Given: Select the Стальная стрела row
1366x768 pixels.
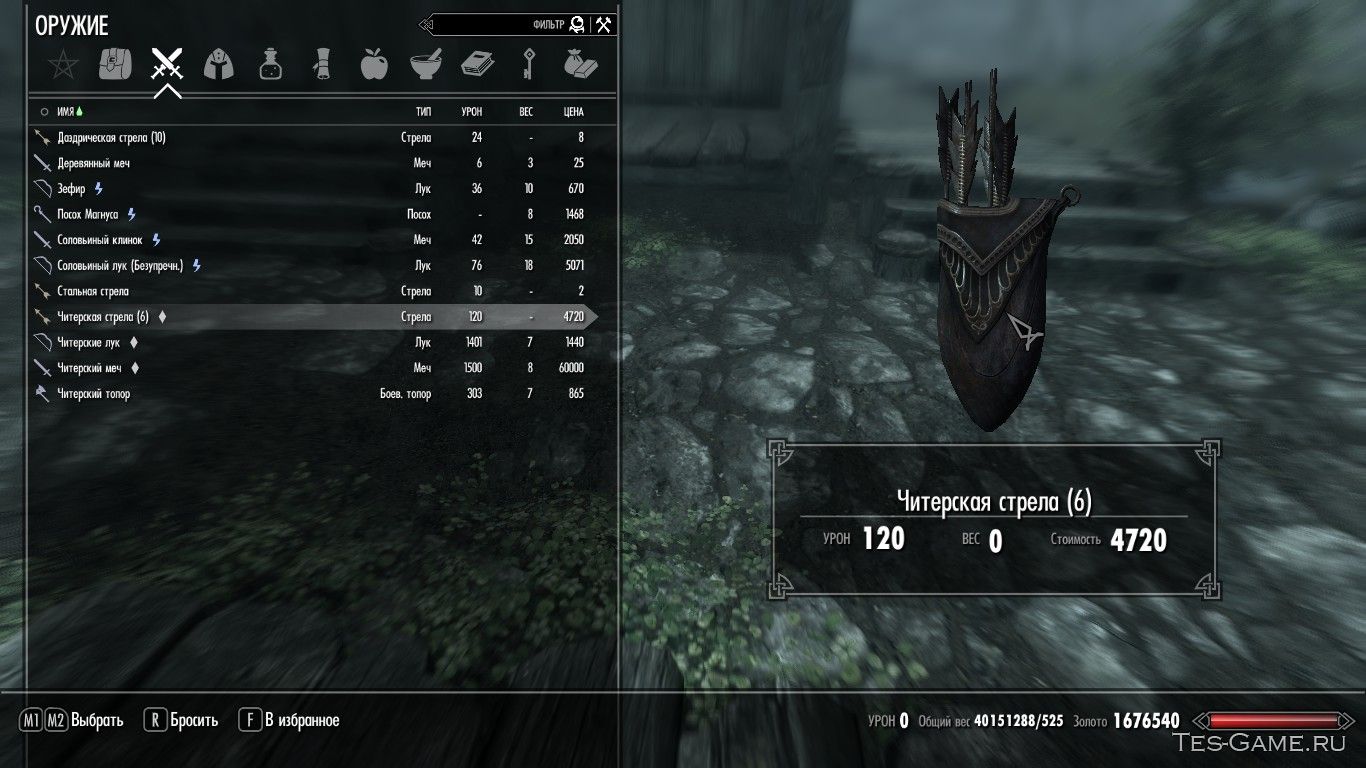Looking at the screenshot, I should pyautogui.click(x=94, y=291).
